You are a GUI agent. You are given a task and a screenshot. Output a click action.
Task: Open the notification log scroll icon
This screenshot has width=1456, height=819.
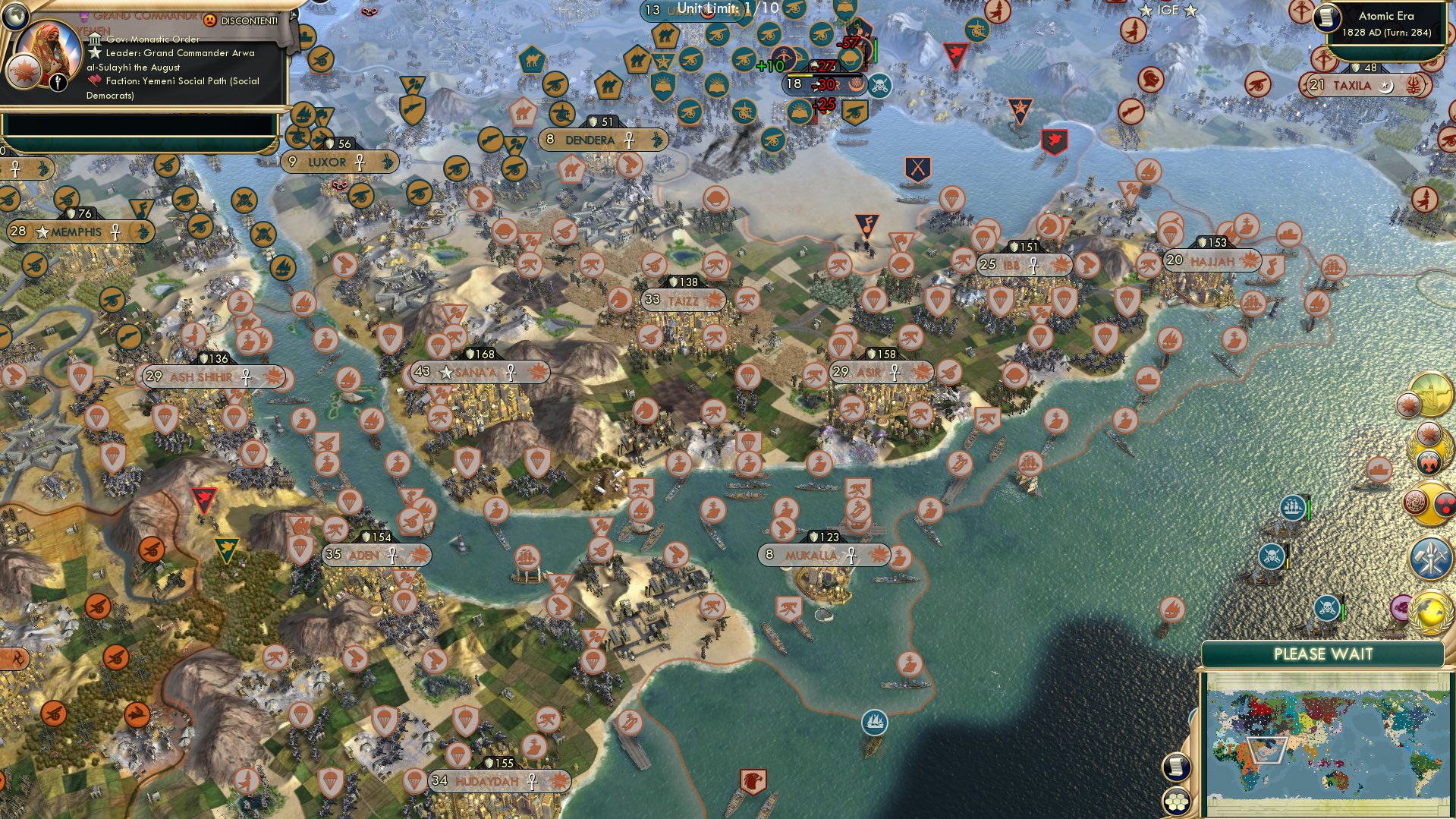click(x=1177, y=767)
